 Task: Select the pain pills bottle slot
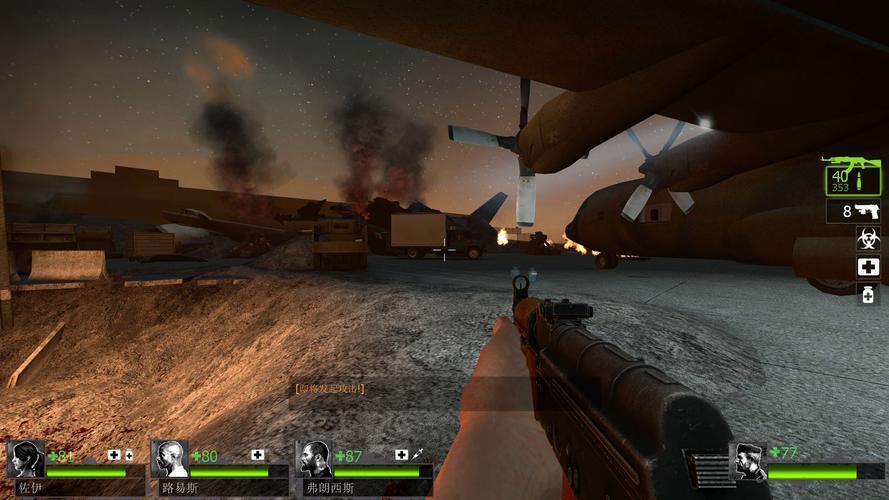pos(867,293)
